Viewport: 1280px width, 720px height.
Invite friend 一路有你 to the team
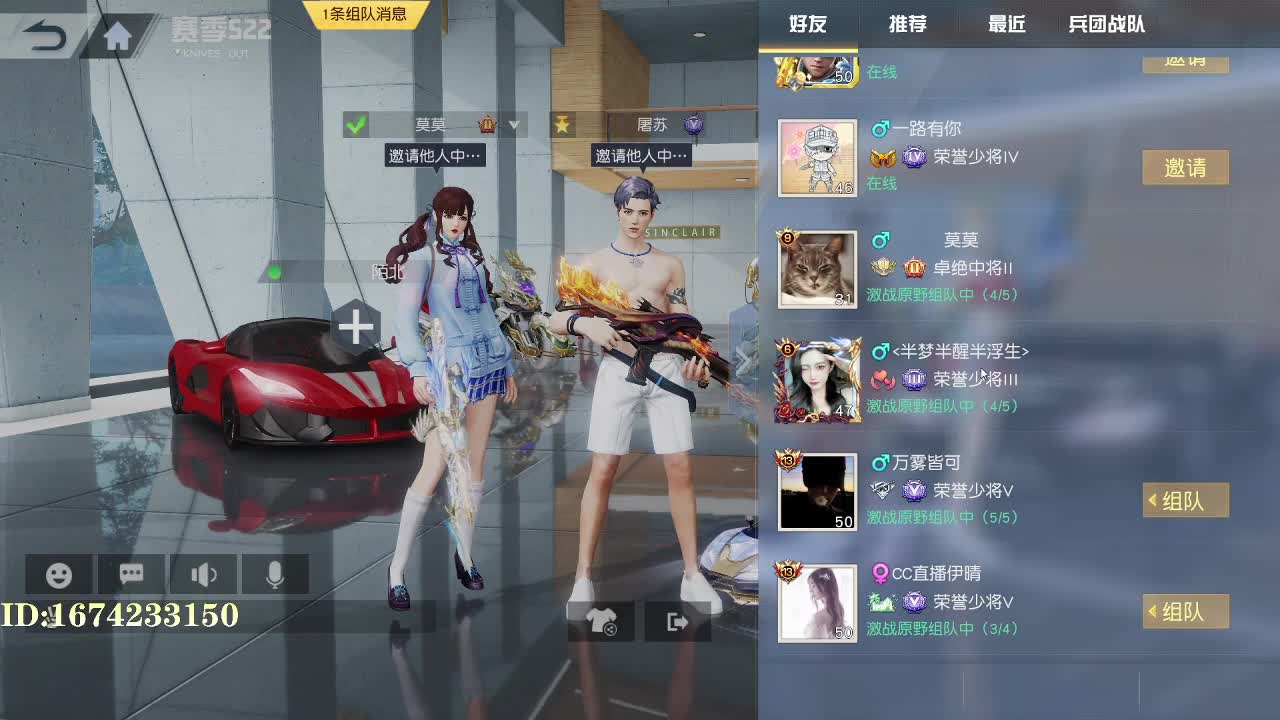coord(1186,167)
